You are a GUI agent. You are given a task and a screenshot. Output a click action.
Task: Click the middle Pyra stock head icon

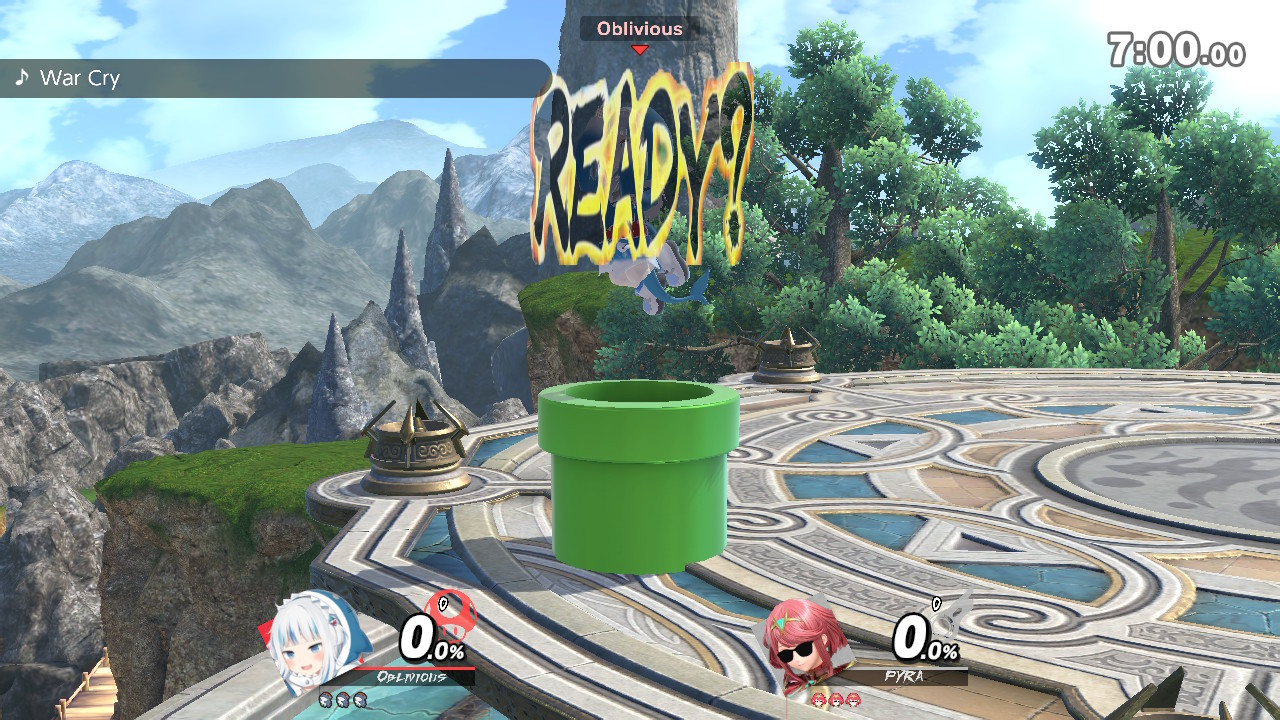(x=835, y=700)
